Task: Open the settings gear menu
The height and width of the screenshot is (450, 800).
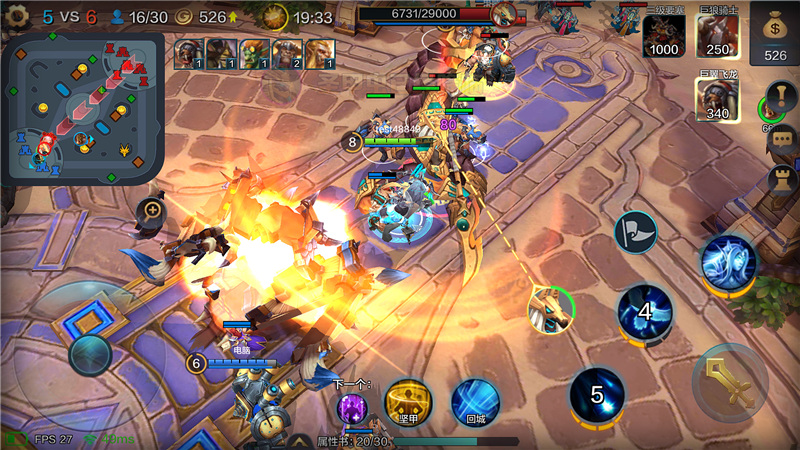Action: click(17, 17)
